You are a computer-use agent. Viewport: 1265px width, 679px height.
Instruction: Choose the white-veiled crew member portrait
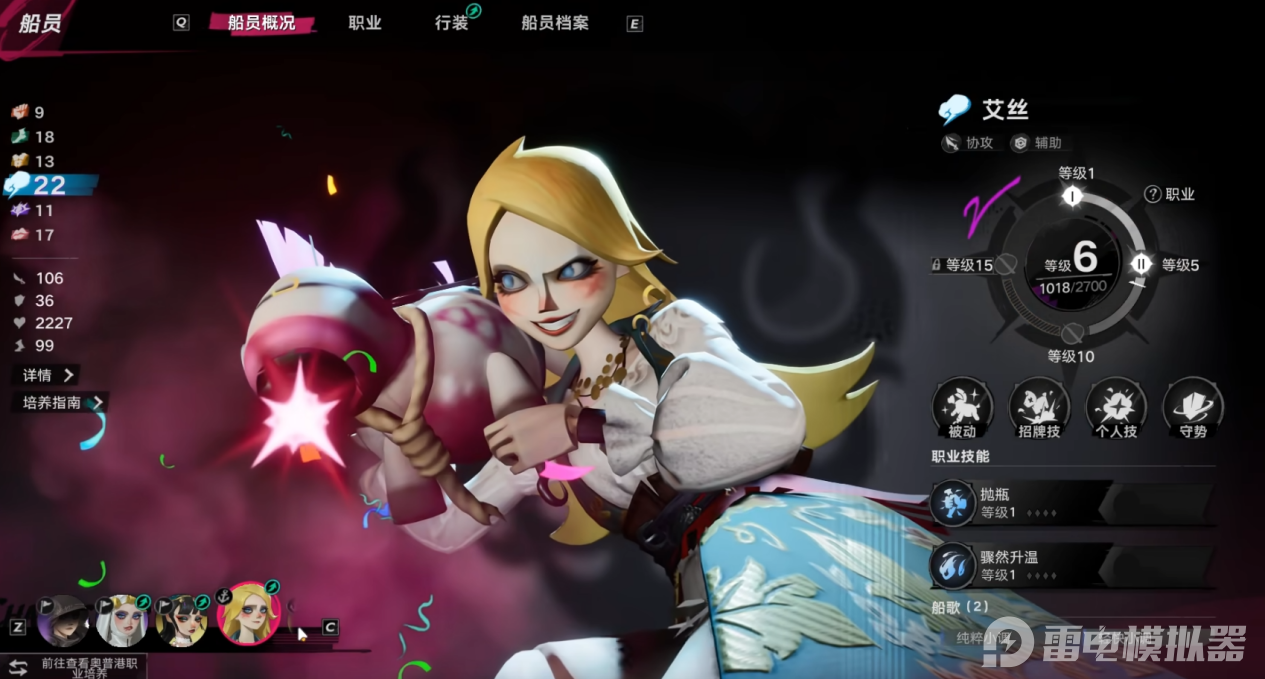click(121, 621)
